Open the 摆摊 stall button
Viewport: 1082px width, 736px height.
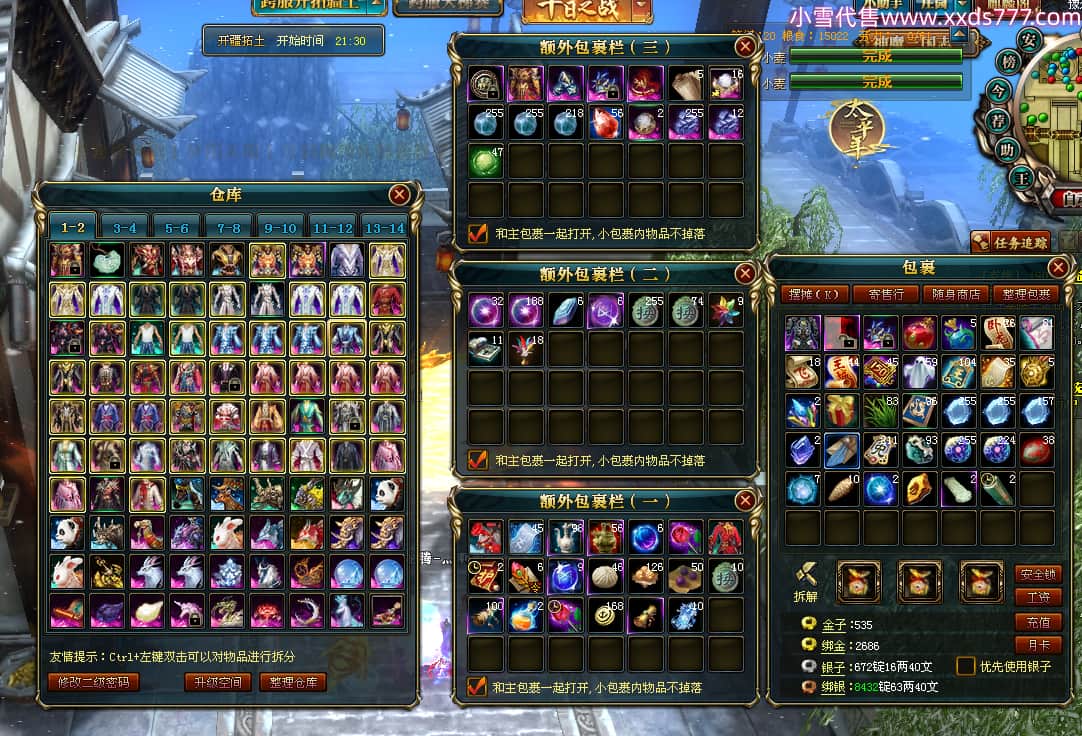(x=814, y=294)
